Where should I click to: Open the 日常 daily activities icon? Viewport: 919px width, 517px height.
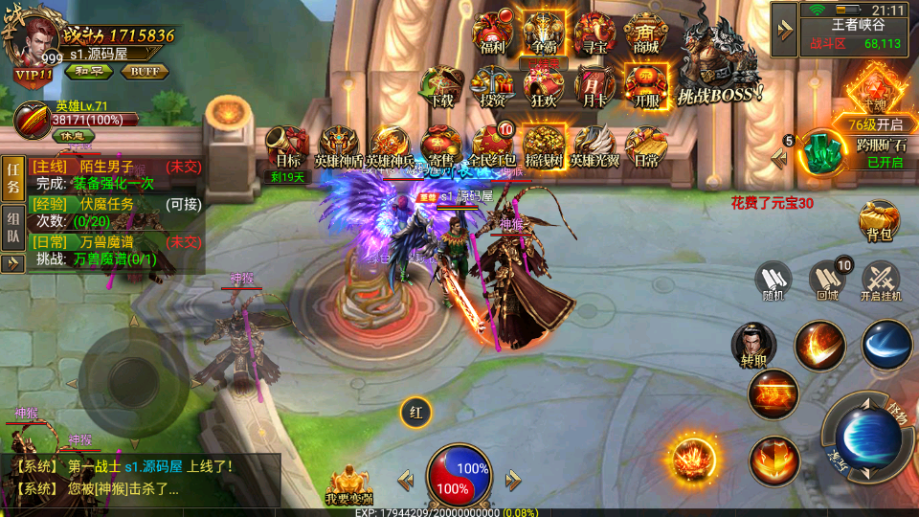coord(645,147)
